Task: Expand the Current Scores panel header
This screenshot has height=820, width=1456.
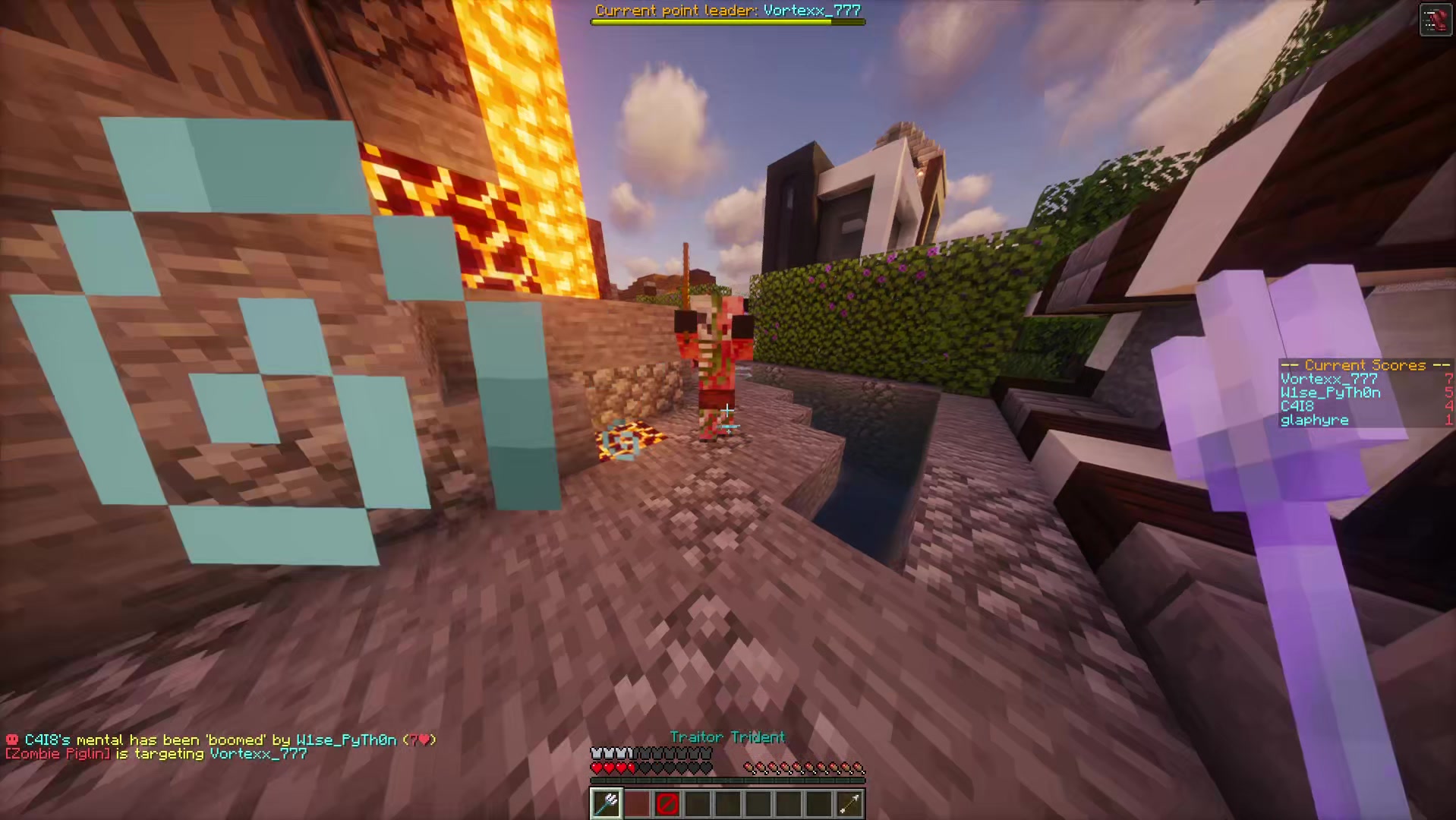Action: (1364, 365)
